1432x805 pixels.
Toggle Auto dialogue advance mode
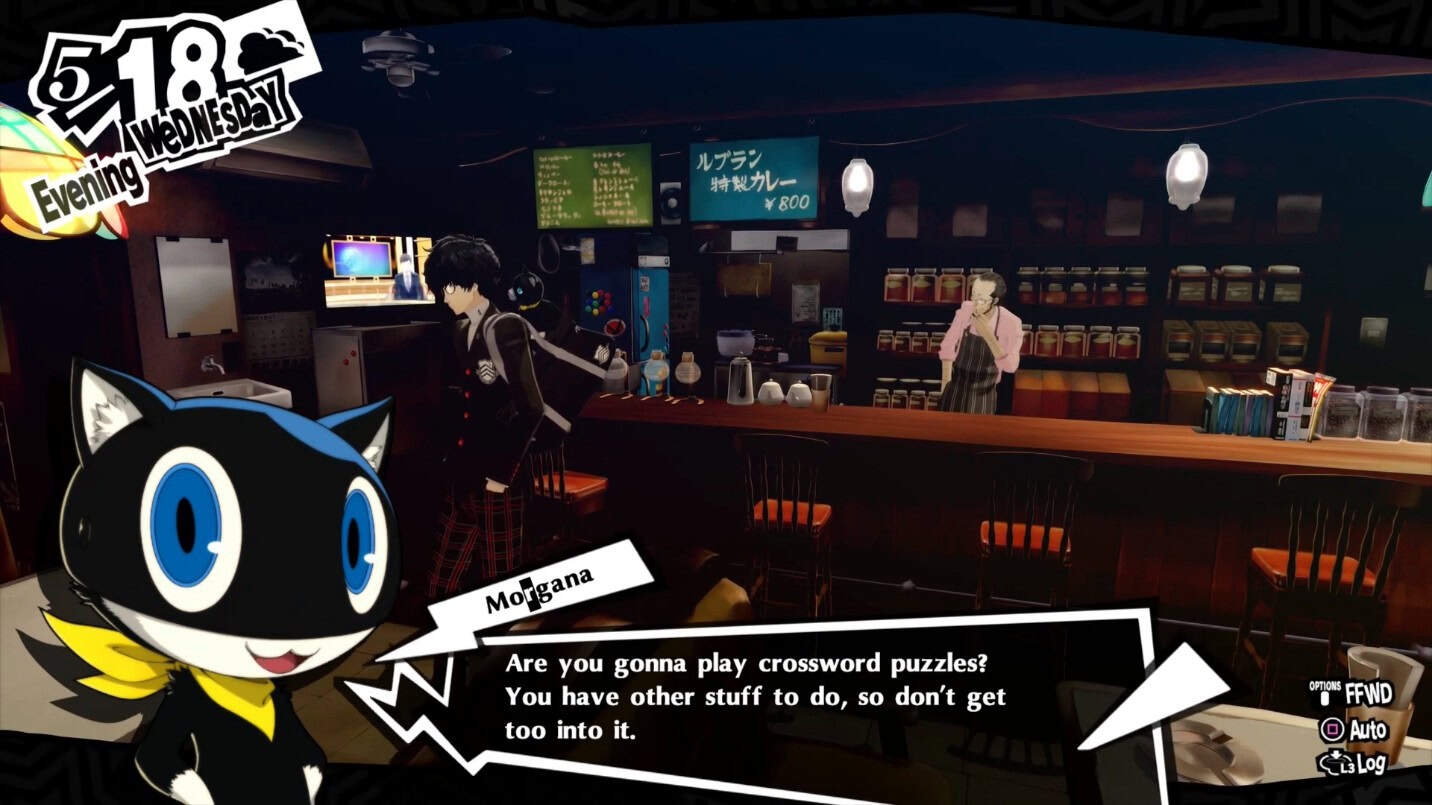pos(1369,728)
